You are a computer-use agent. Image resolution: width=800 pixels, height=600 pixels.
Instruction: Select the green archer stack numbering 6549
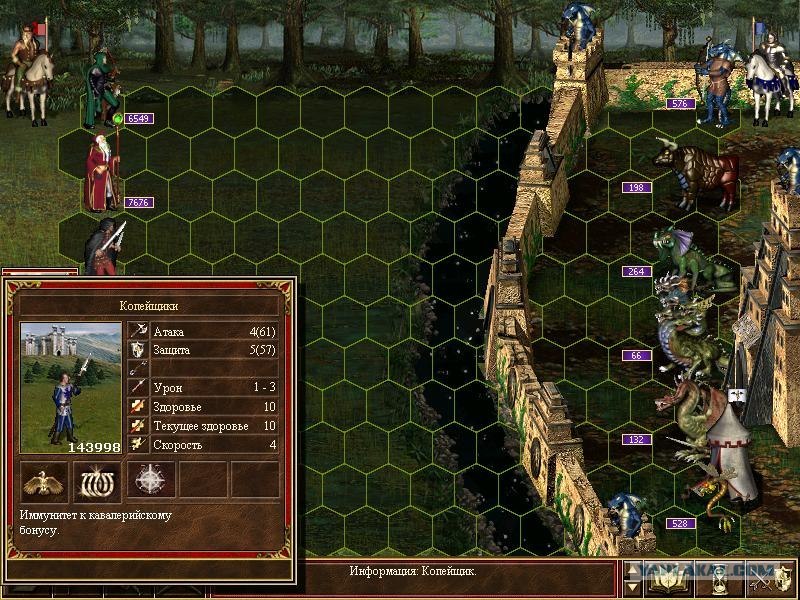click(102, 90)
